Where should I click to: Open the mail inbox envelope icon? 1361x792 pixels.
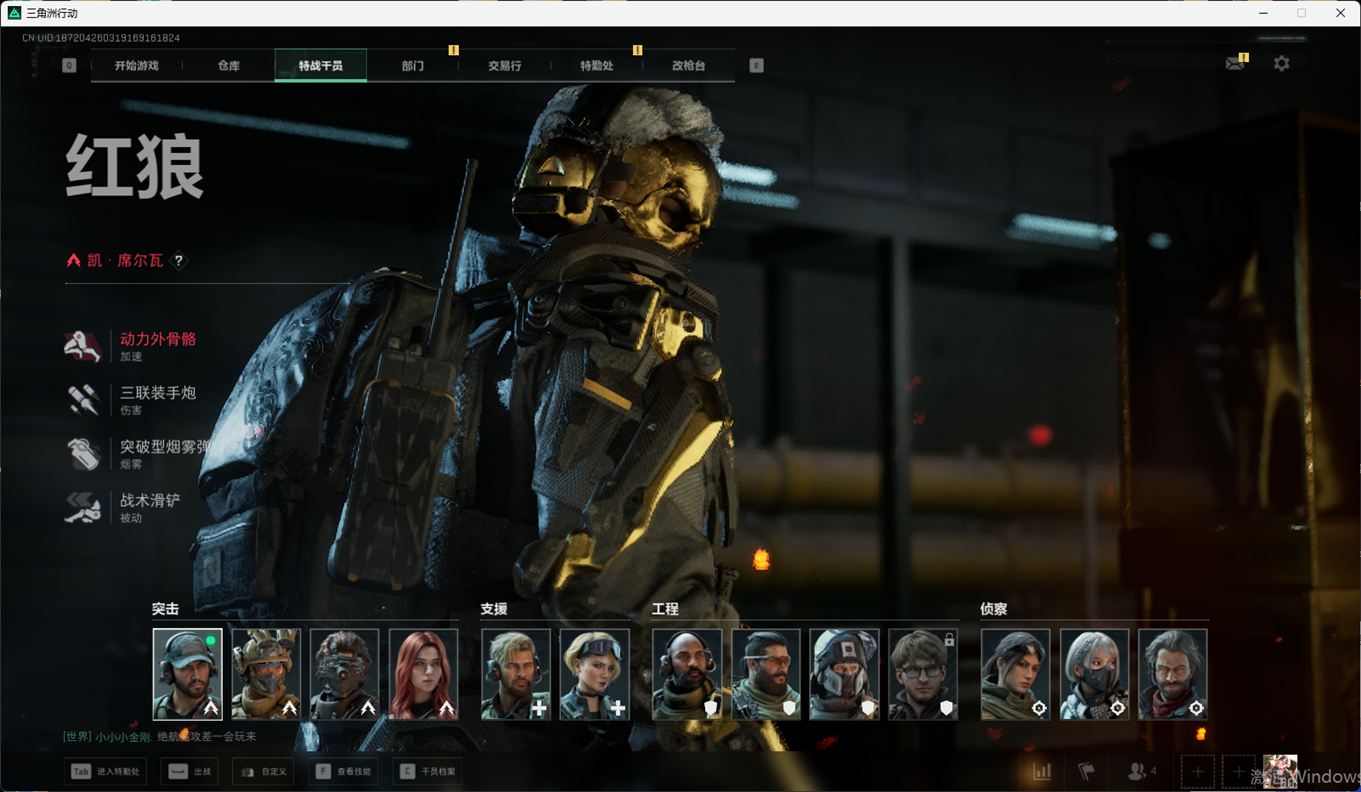click(x=1235, y=63)
